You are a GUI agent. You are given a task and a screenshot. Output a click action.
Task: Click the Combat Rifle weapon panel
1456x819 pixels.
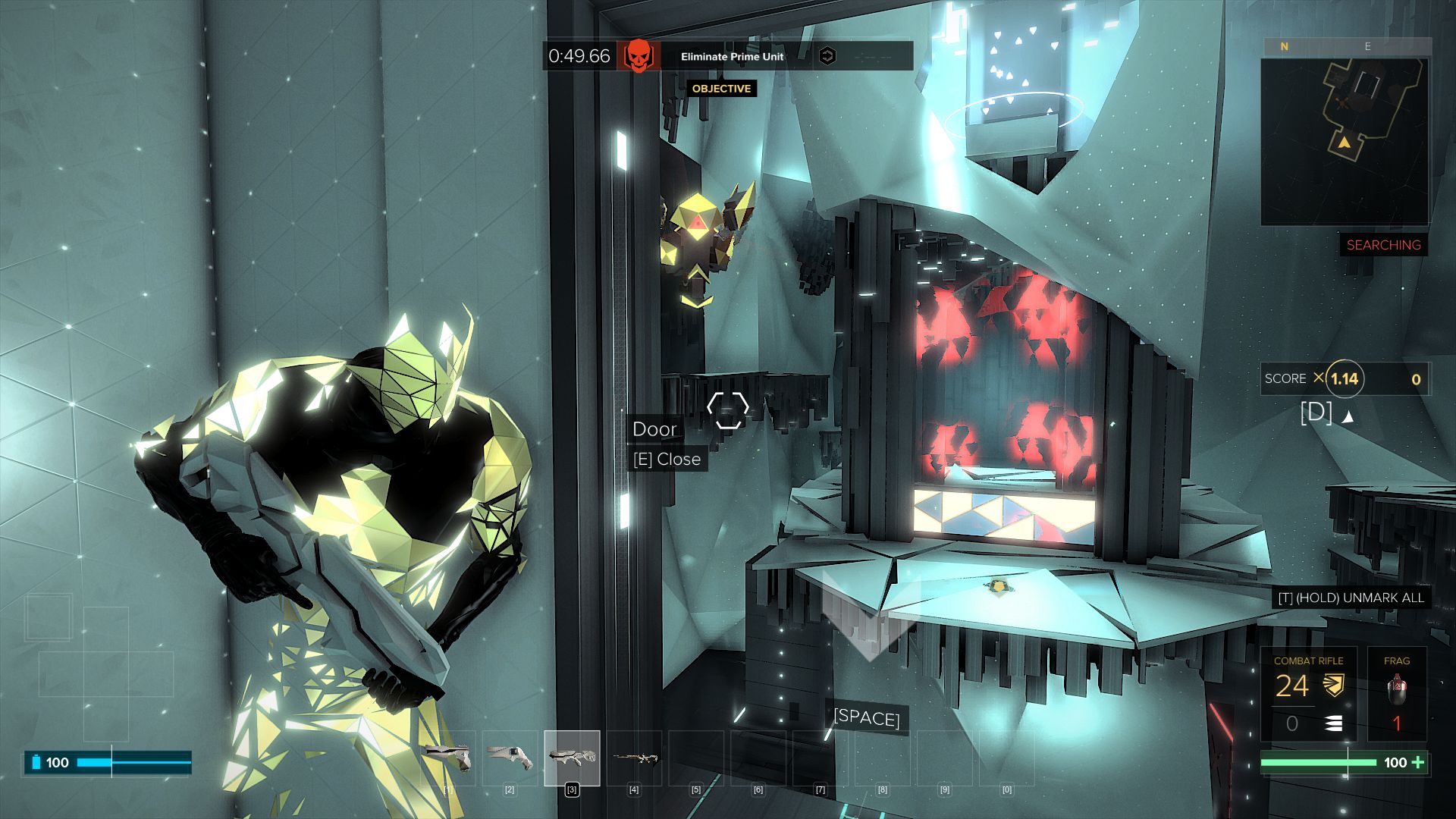point(1308,694)
